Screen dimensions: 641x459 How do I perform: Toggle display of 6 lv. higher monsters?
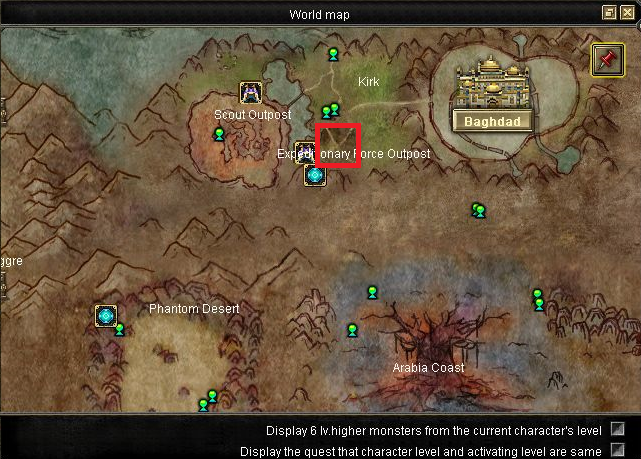tap(618, 430)
